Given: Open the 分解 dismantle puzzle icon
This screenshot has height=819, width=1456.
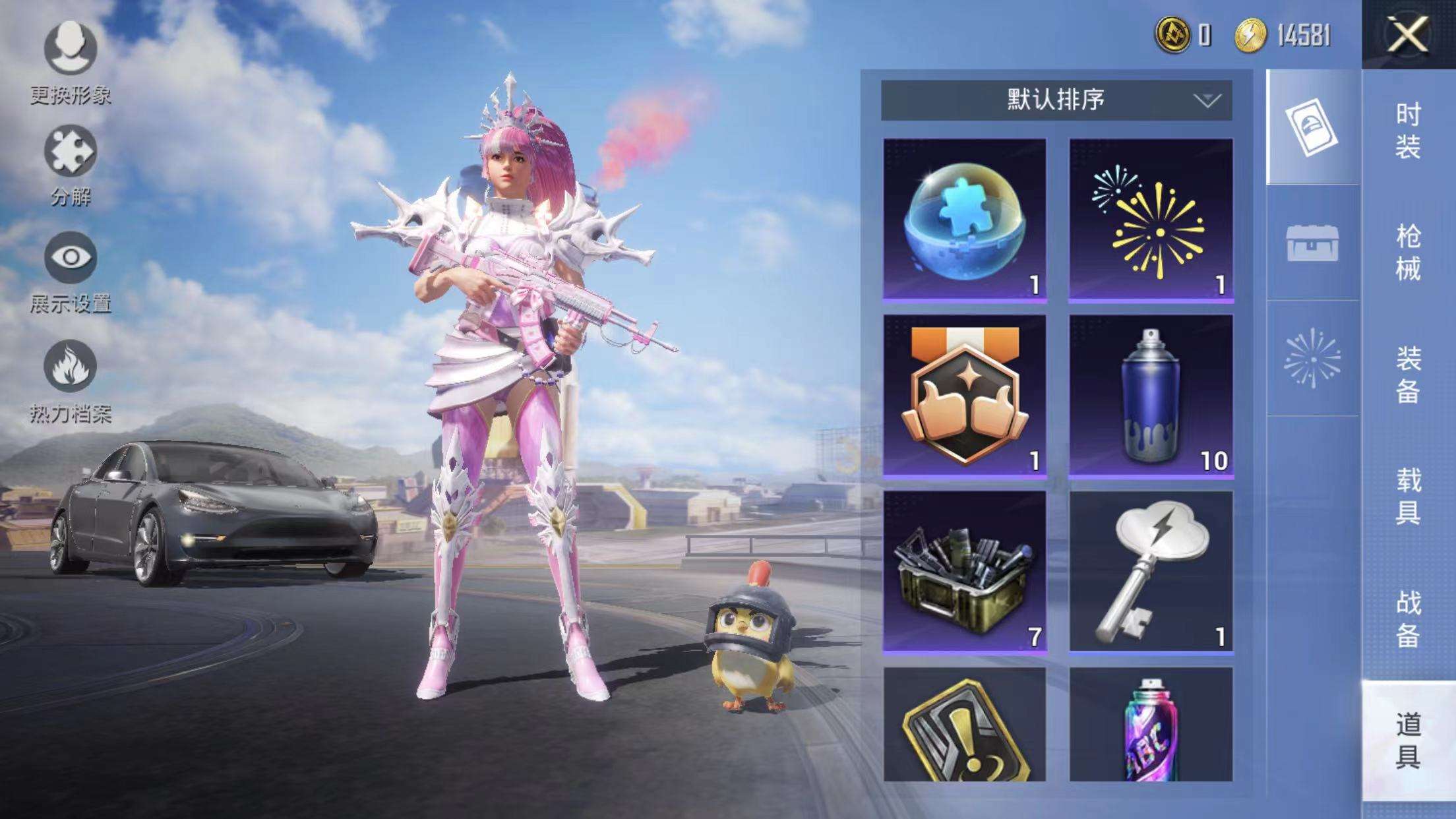Looking at the screenshot, I should 71,152.
